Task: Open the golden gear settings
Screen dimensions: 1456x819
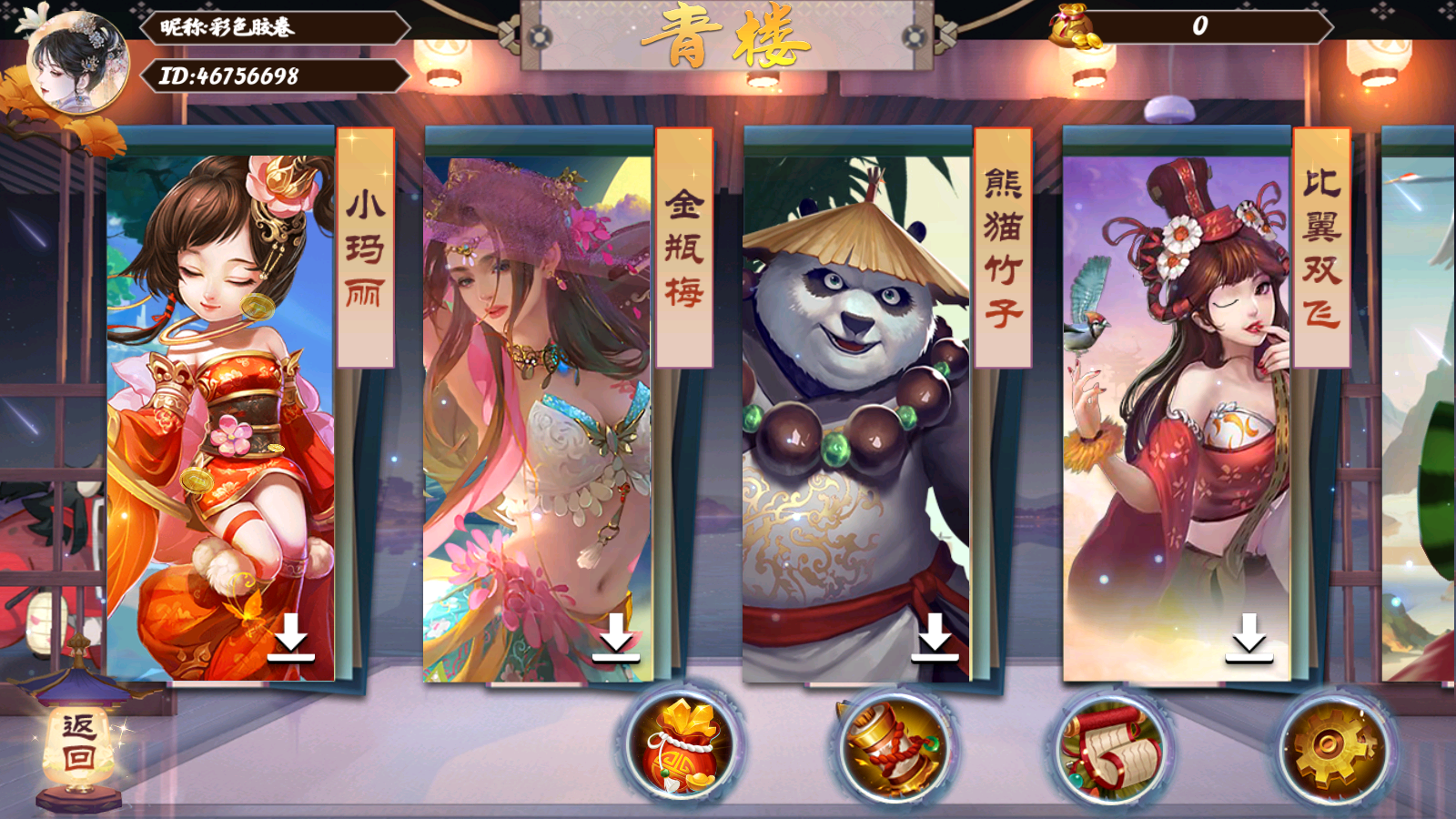Action: tap(1333, 748)
